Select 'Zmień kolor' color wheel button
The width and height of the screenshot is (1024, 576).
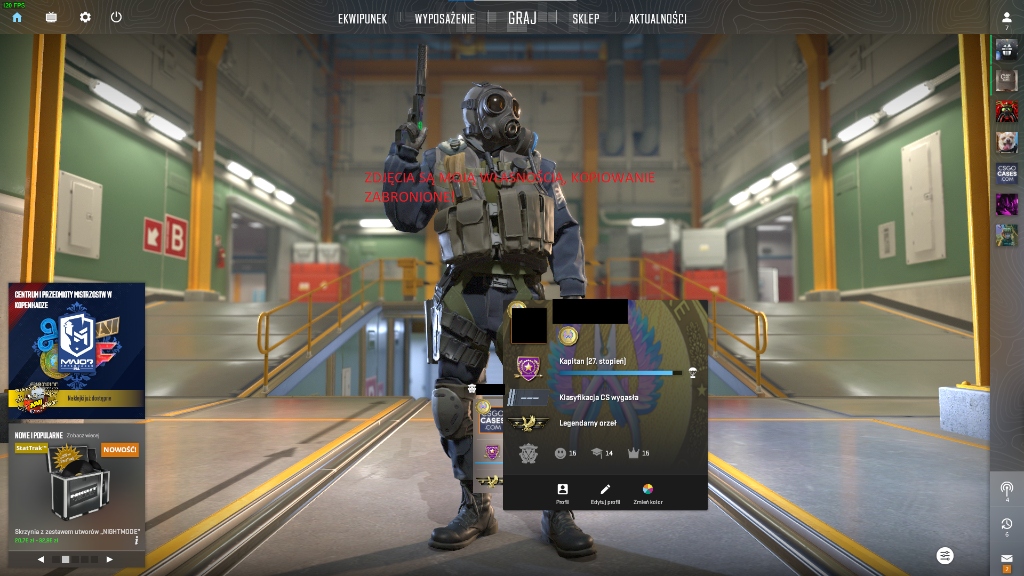tap(647, 493)
